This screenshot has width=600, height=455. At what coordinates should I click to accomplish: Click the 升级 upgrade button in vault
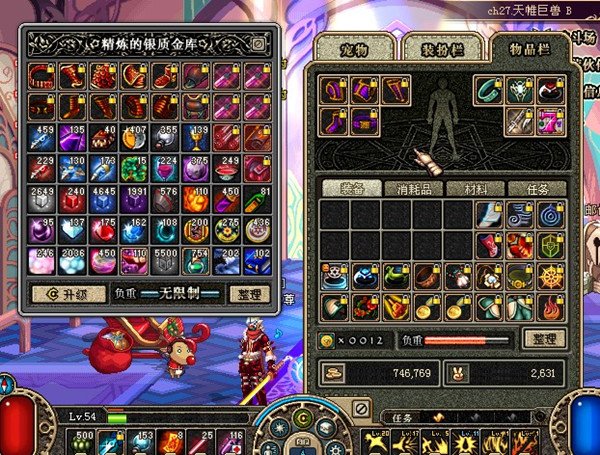64,296
